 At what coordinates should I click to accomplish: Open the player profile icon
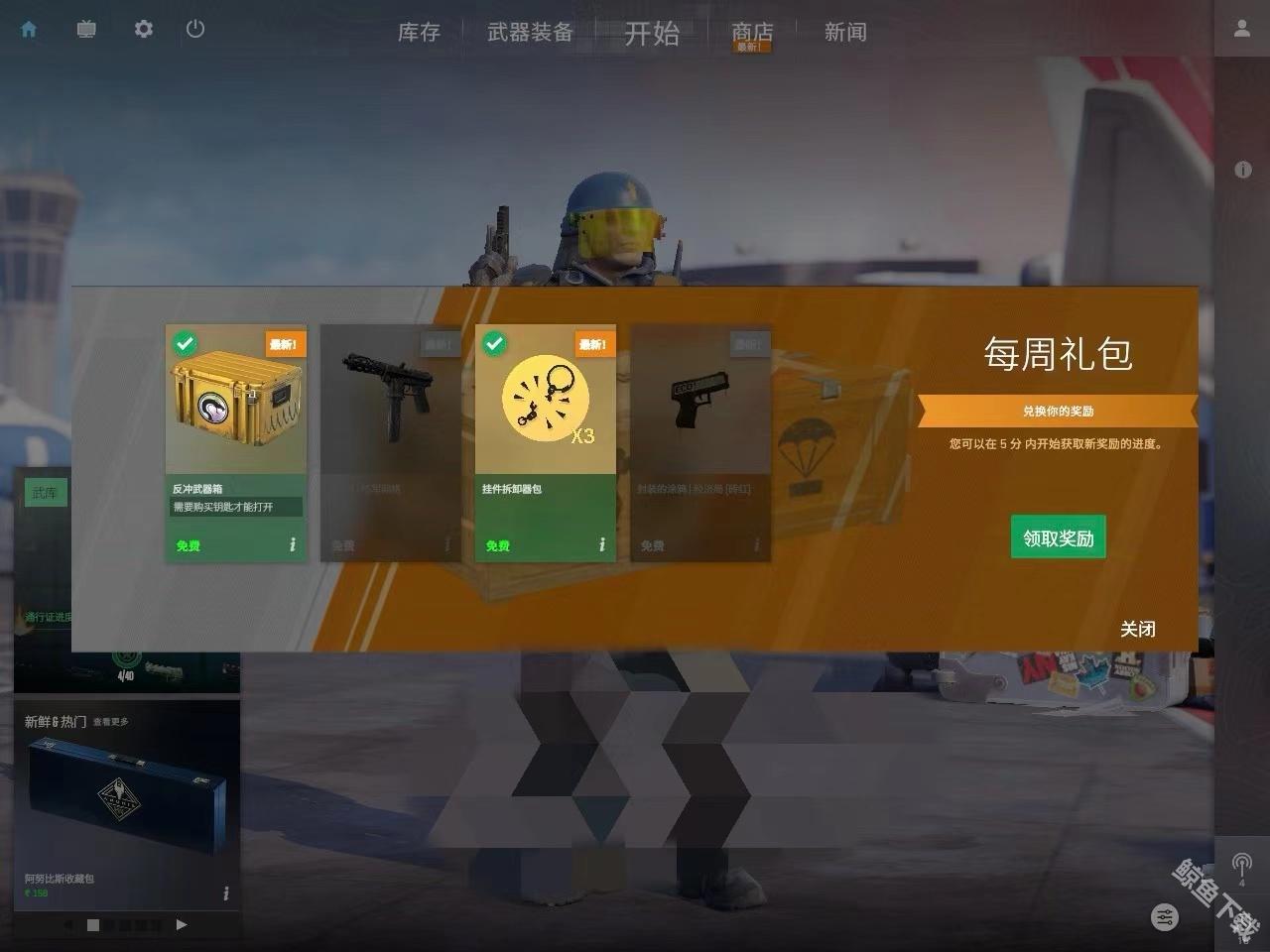click(1241, 30)
